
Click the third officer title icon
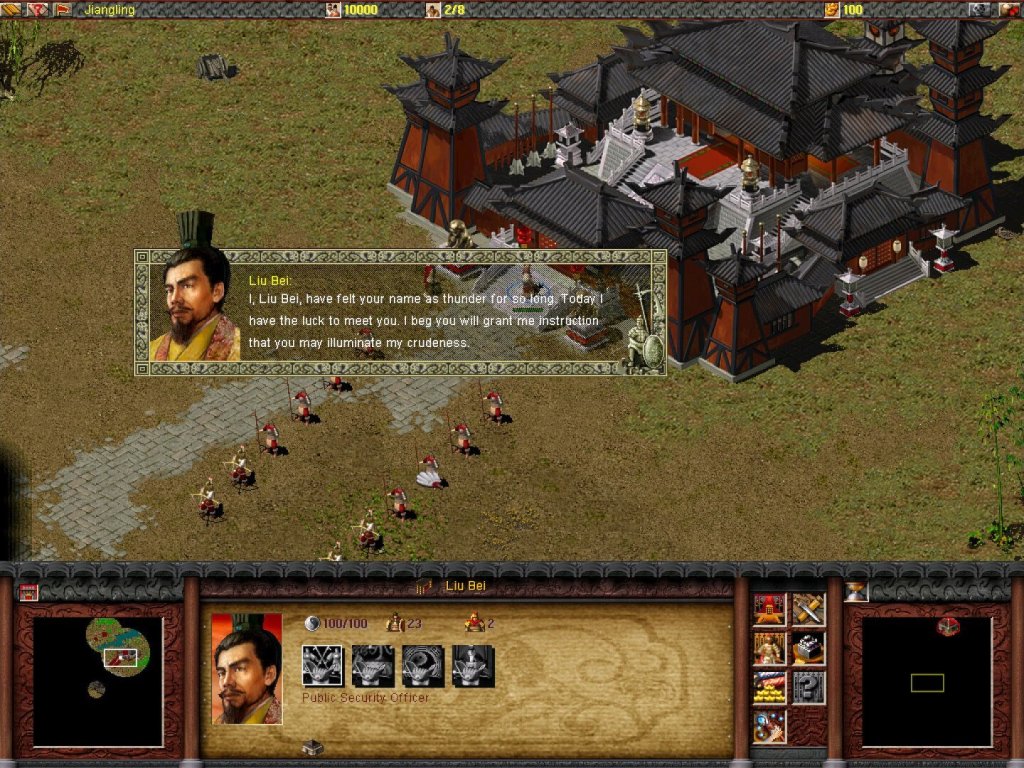click(x=422, y=666)
